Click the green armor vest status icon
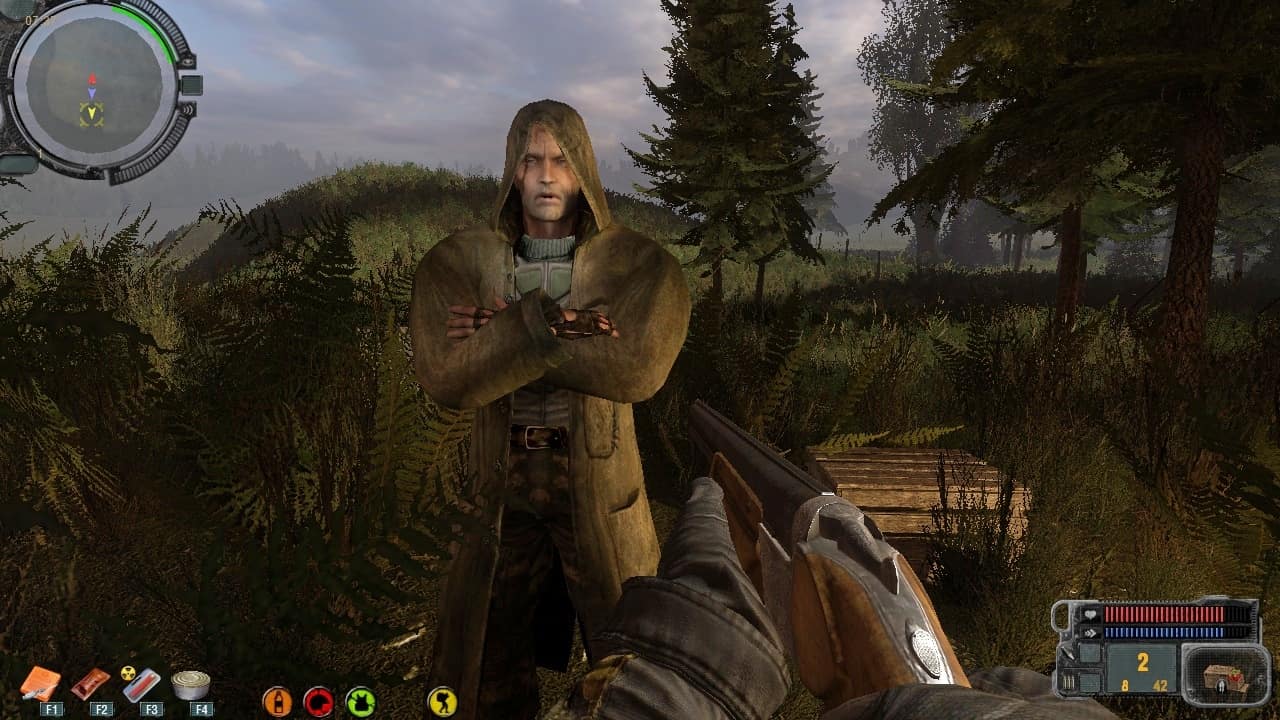 tap(360, 701)
